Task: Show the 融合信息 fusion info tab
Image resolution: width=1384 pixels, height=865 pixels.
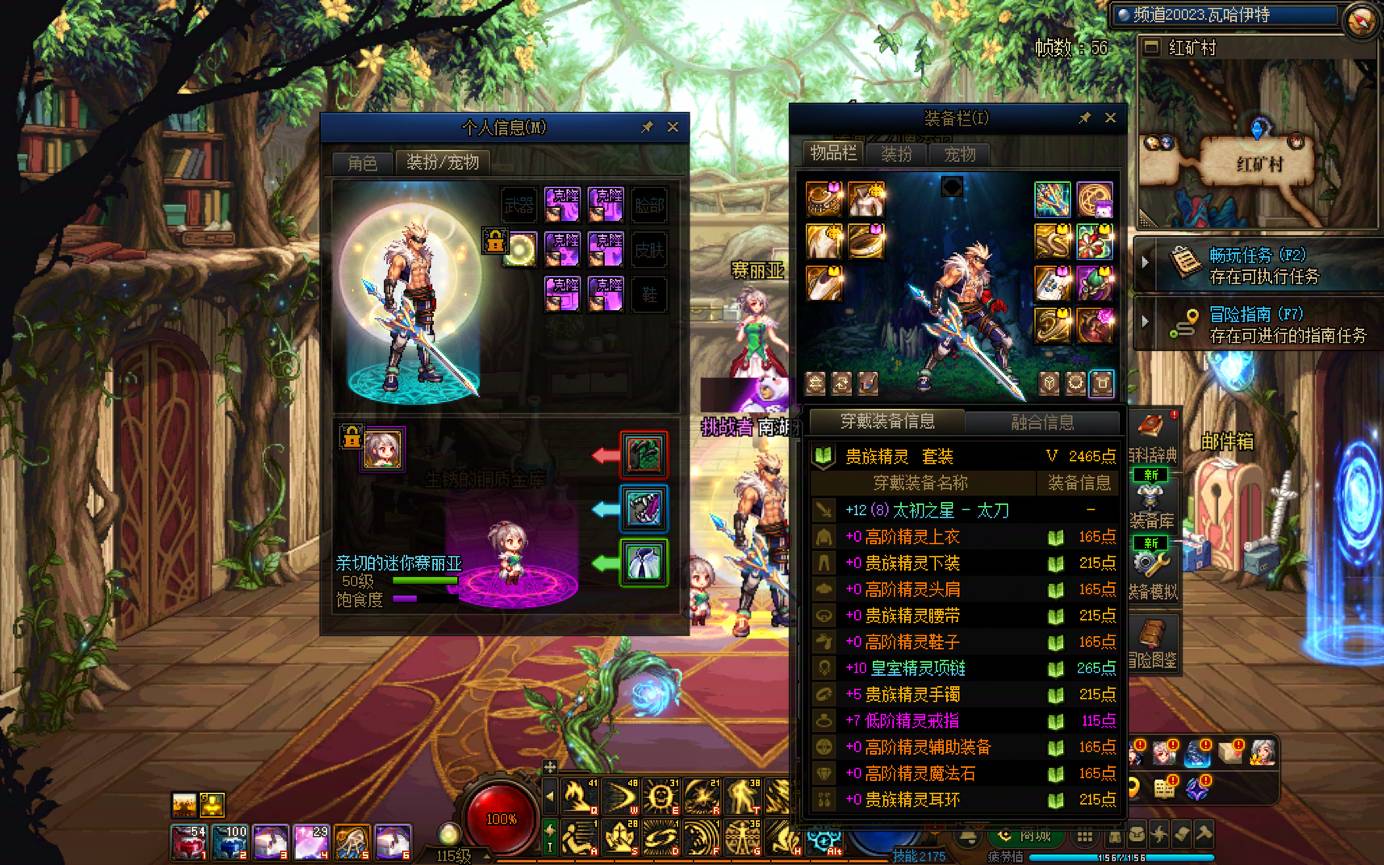Action: pos(1042,422)
